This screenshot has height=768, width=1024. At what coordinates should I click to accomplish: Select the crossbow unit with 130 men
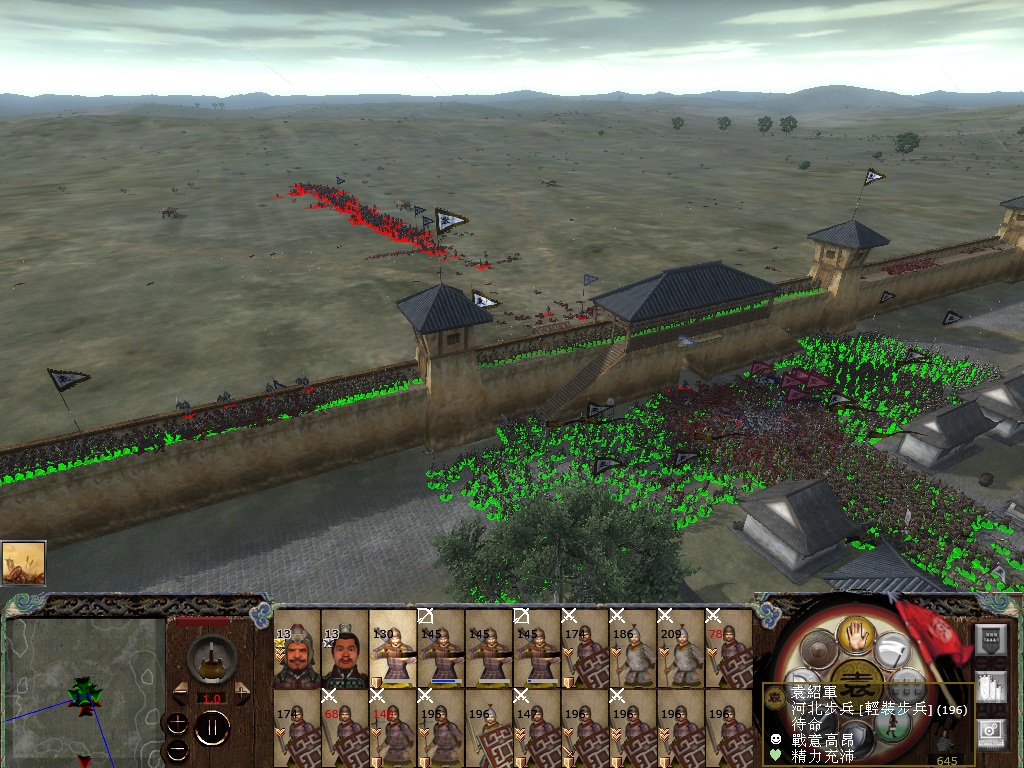[x=393, y=650]
